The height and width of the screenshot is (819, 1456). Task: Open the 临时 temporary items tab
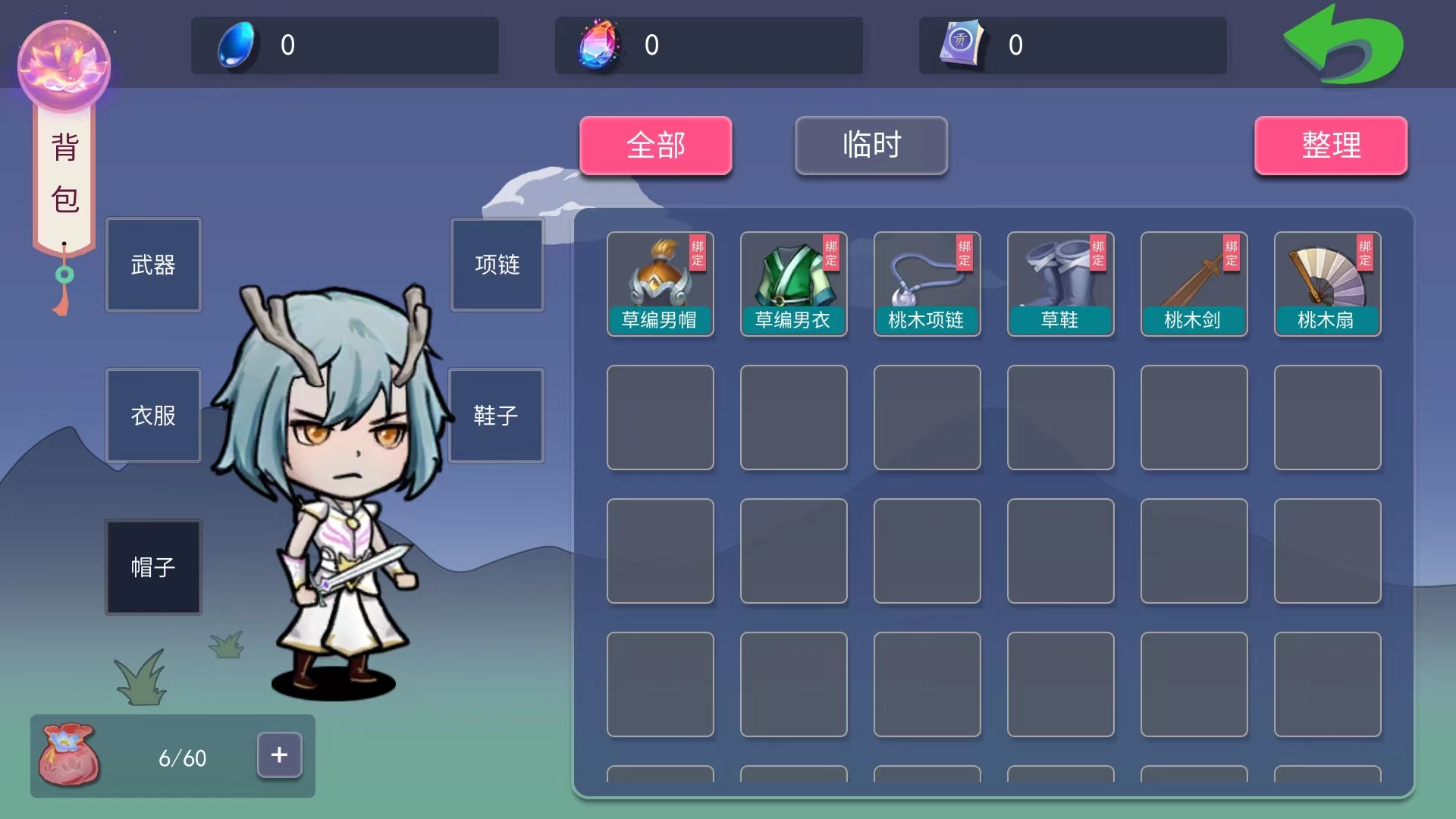(x=871, y=145)
